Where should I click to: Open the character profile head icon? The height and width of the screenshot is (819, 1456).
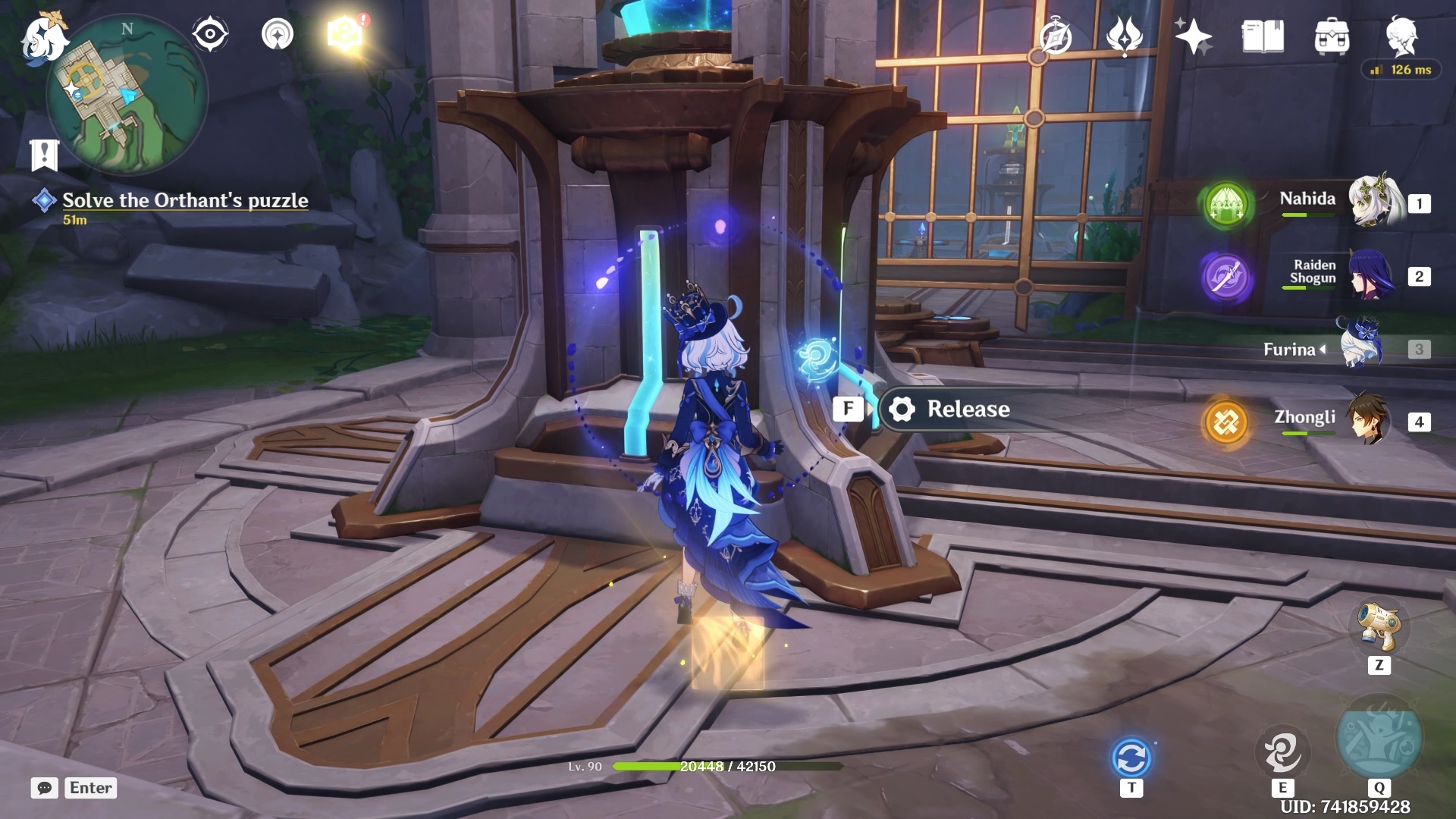(x=1401, y=35)
